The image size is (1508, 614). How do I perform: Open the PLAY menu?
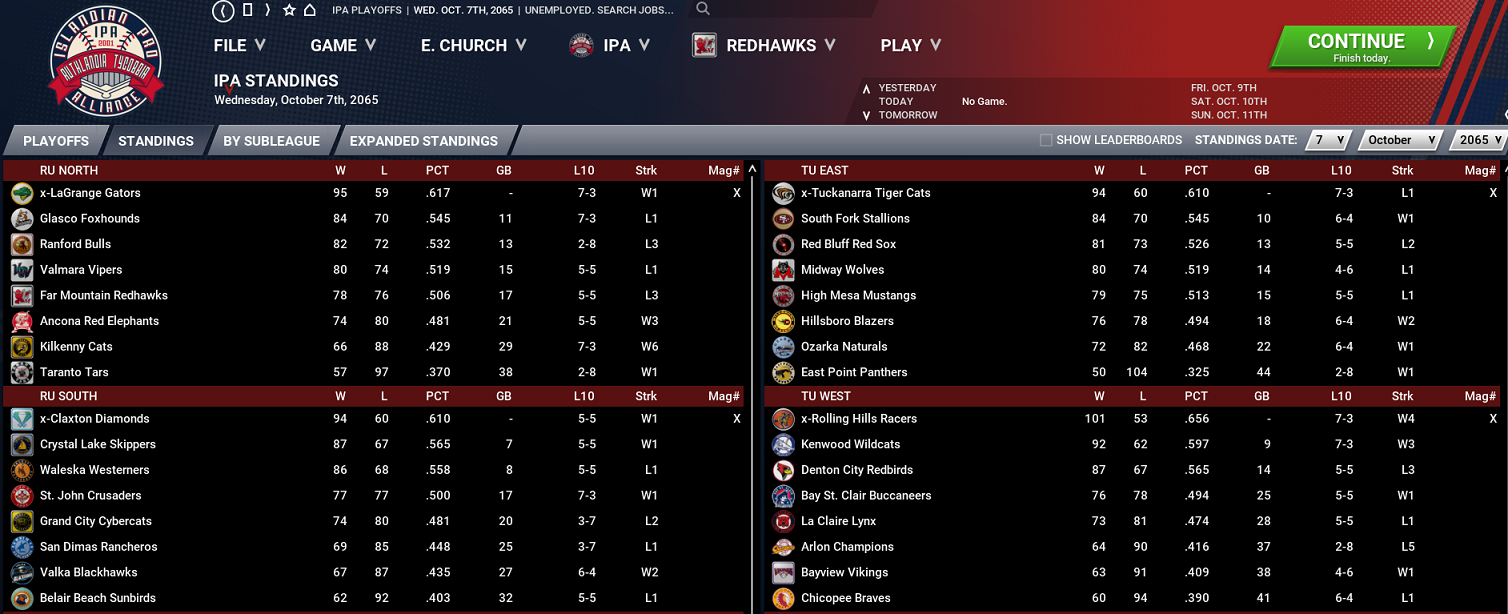coord(910,45)
